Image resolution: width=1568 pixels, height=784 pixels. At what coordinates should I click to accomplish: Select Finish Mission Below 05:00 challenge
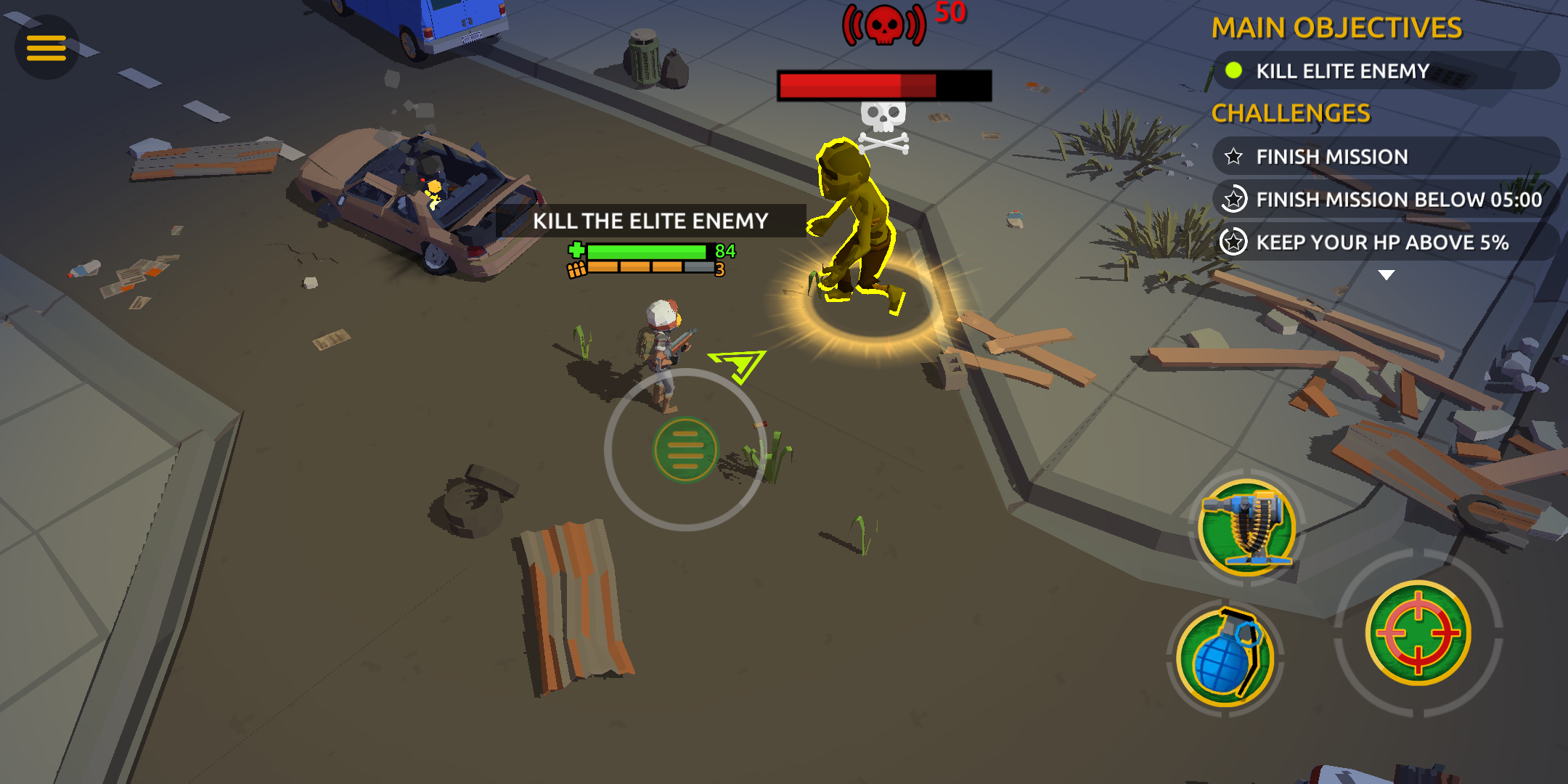1383,200
